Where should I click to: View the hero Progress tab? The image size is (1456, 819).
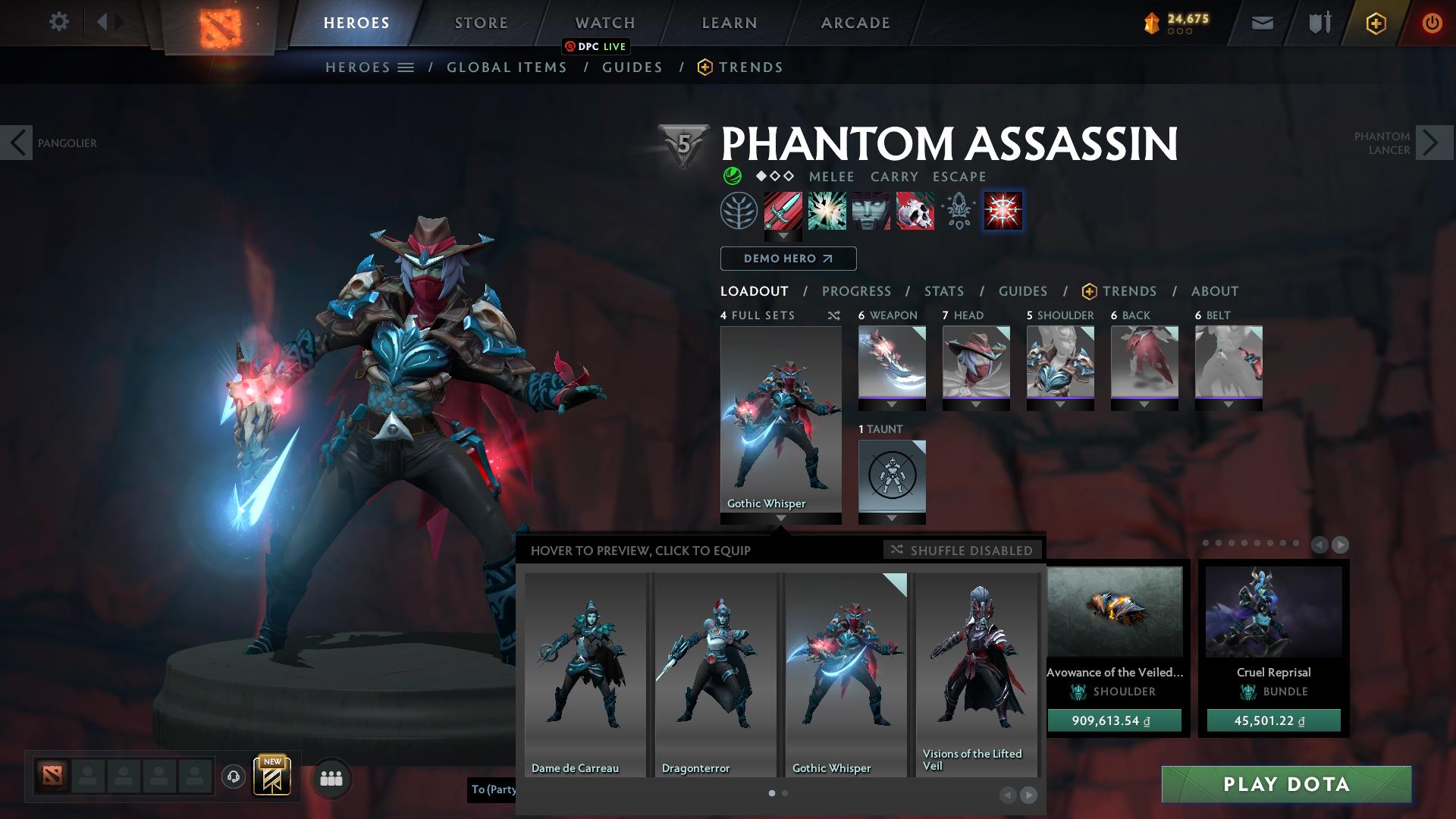[856, 291]
